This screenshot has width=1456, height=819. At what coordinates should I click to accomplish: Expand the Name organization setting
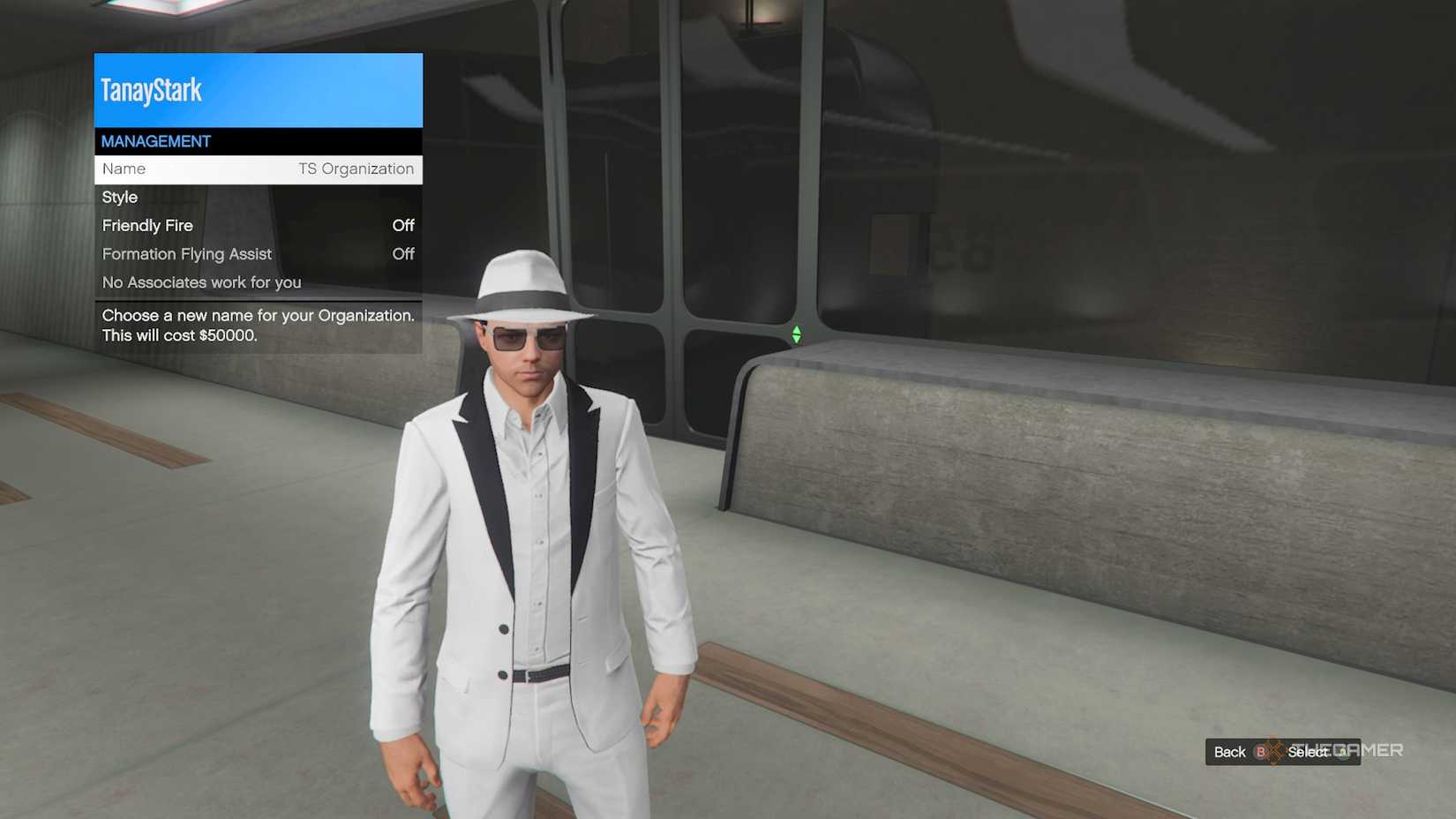(258, 169)
